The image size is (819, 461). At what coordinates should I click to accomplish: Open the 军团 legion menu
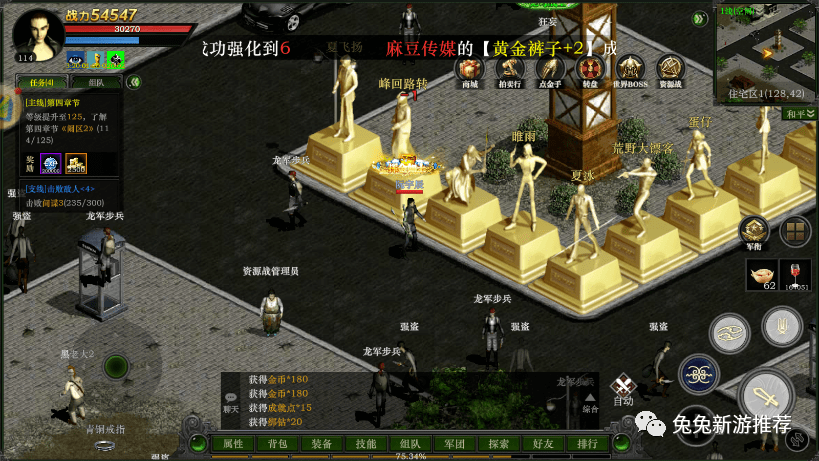454,444
